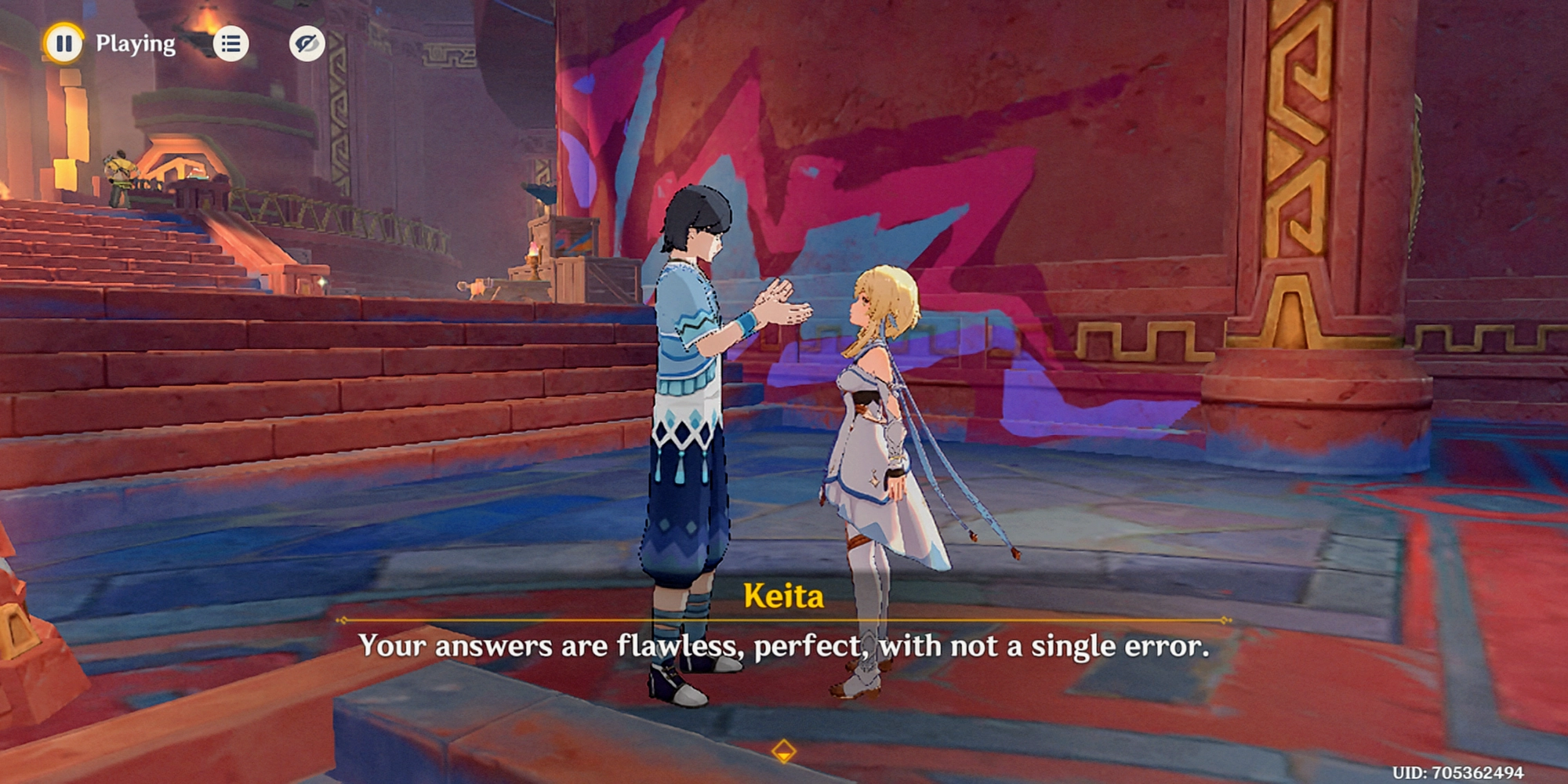Open the dialogue history list
The image size is (1568, 784).
230,44
